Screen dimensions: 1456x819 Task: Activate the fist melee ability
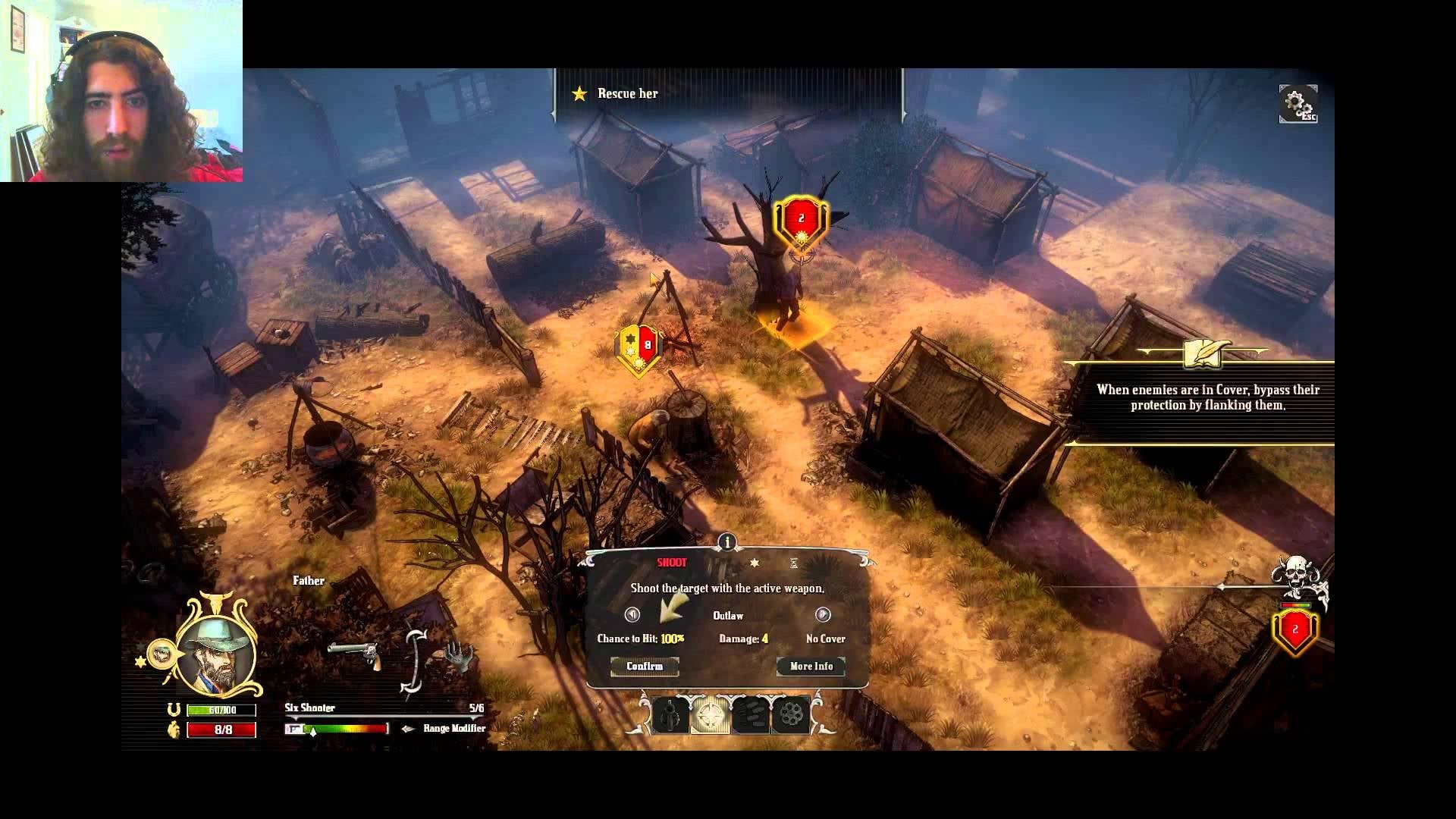[751, 714]
